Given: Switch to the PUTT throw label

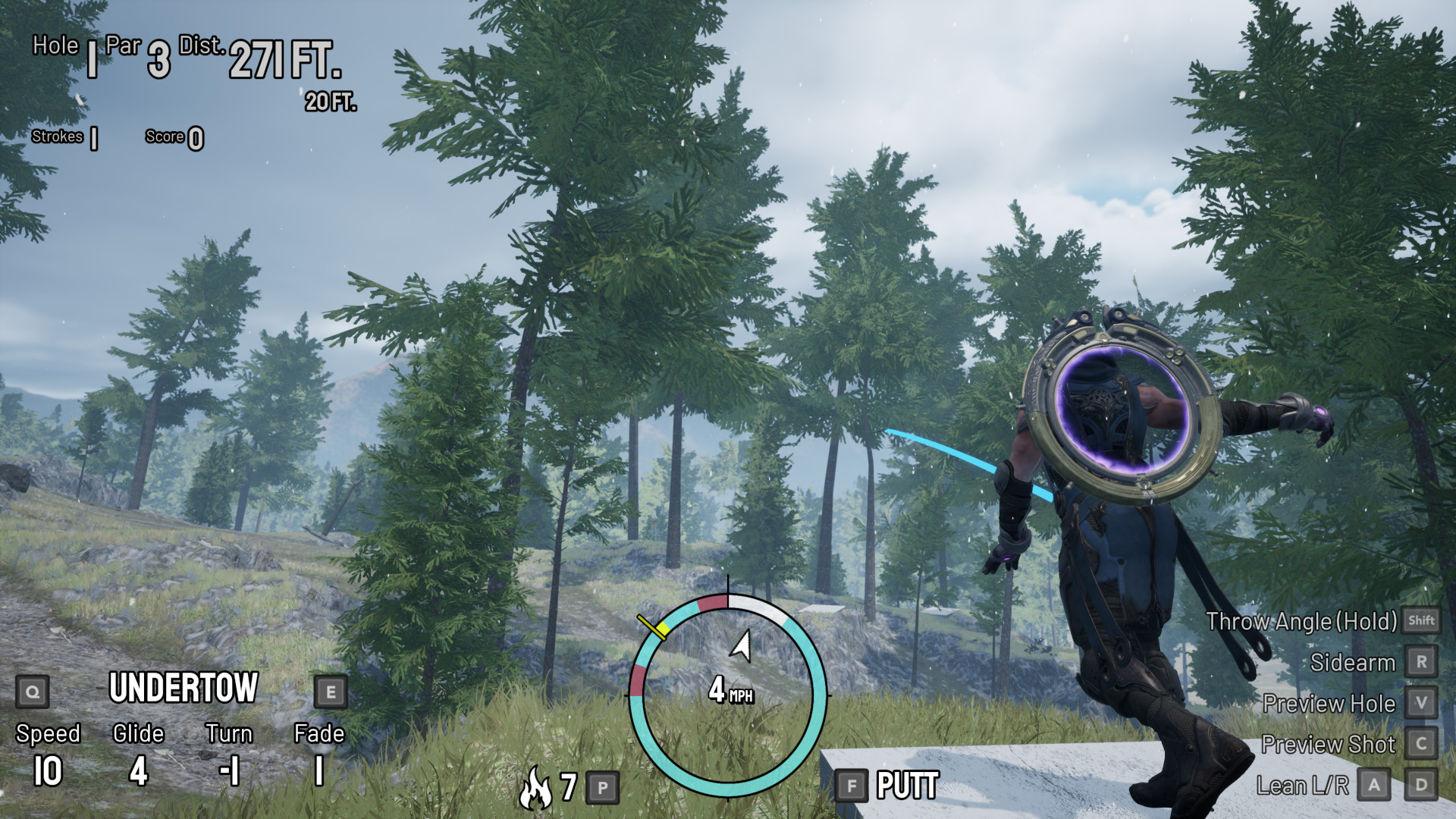Looking at the screenshot, I should (907, 786).
